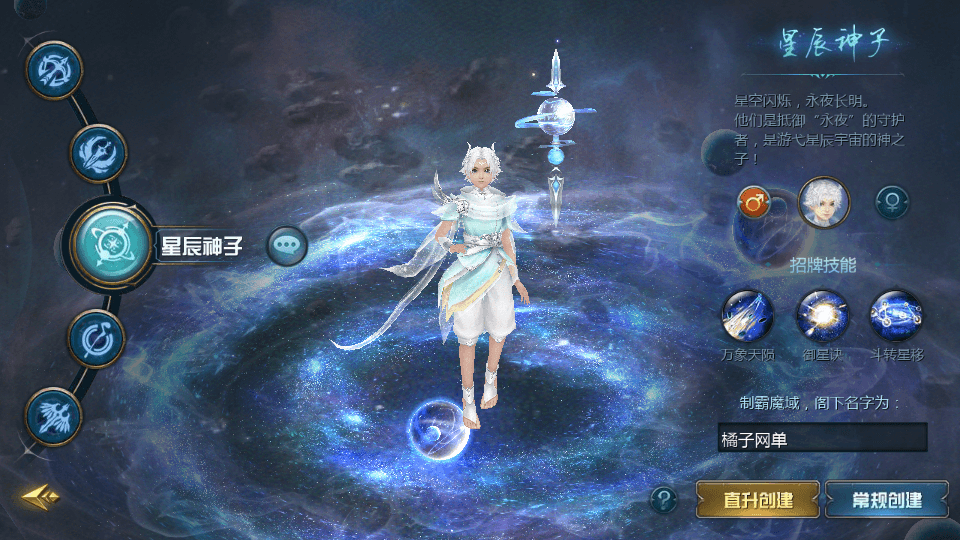
Task: Select the male gender symbol
Action: point(754,204)
